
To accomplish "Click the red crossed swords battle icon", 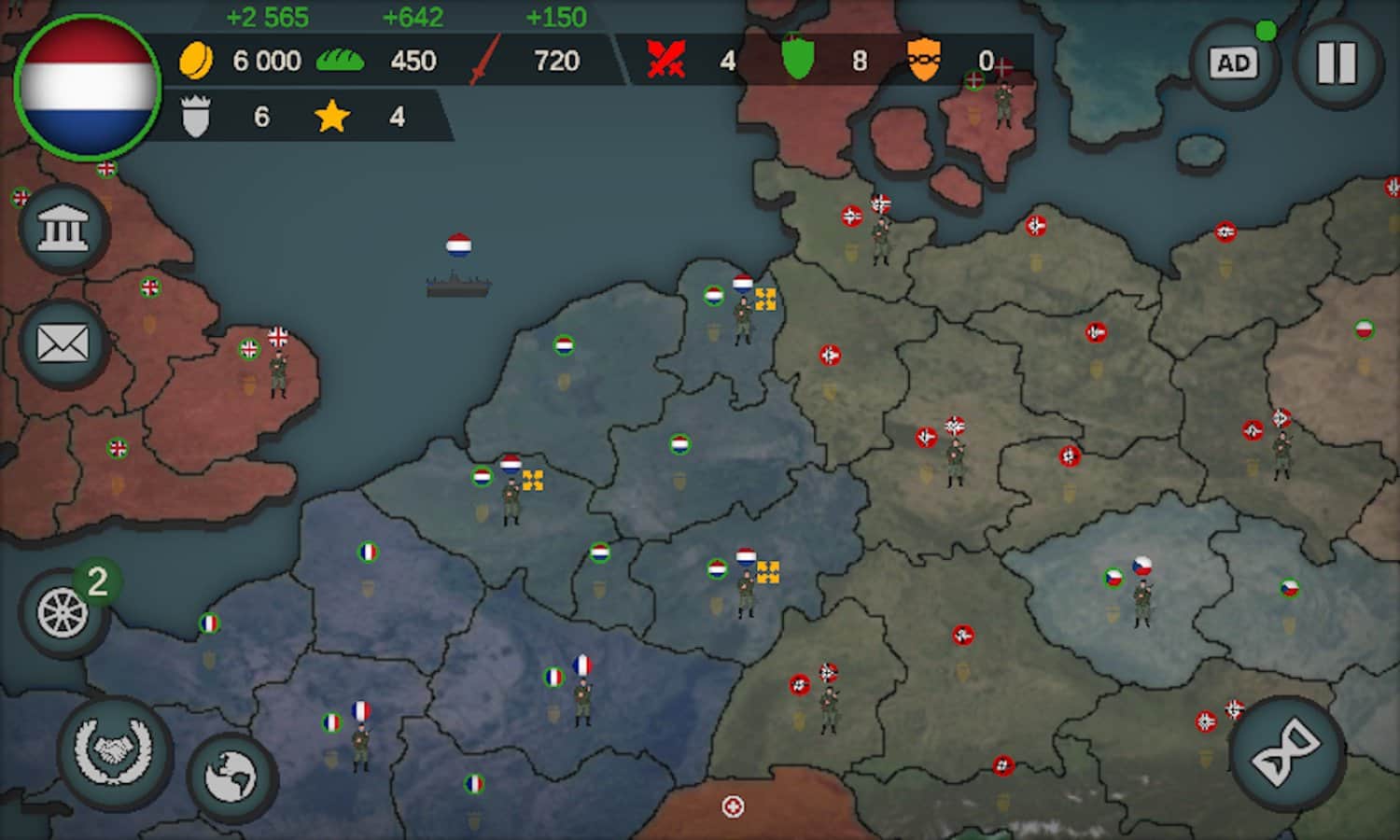I will click(665, 59).
